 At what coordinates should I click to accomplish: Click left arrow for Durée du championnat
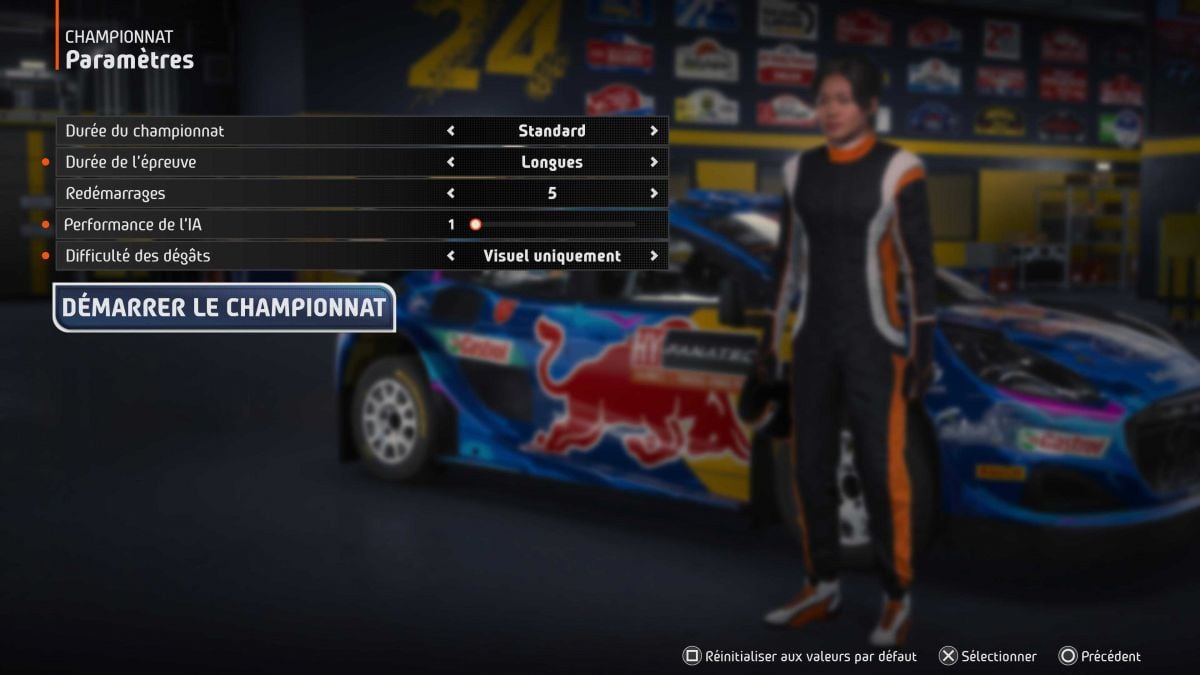click(451, 131)
